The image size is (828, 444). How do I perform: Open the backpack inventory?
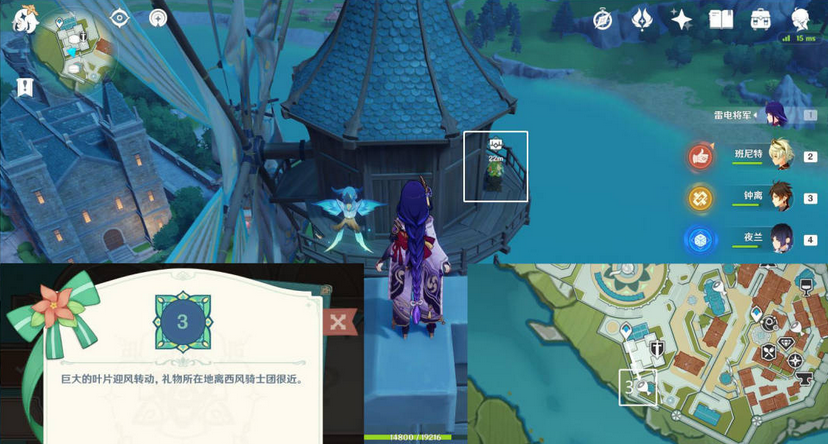pyautogui.click(x=761, y=19)
